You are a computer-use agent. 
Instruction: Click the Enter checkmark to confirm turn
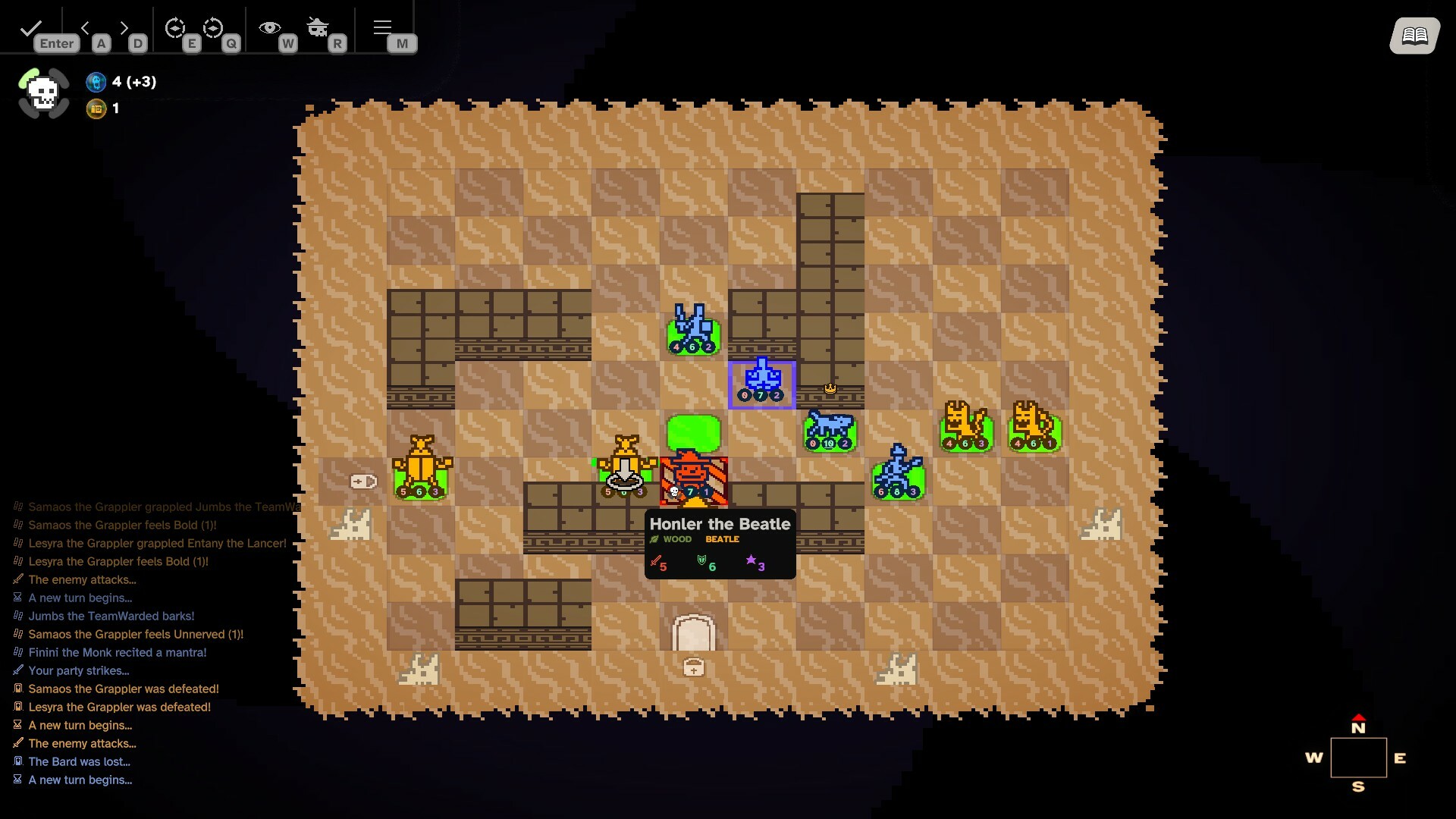click(30, 29)
